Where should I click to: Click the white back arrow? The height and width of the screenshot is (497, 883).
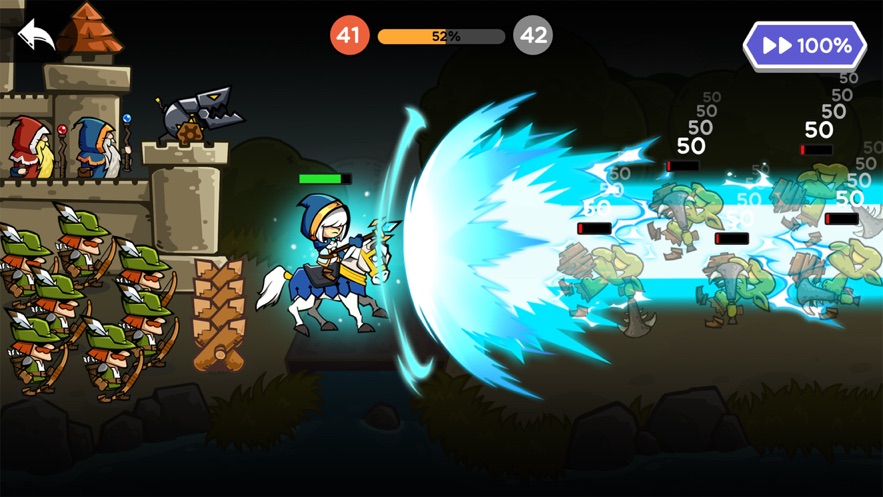[36, 36]
